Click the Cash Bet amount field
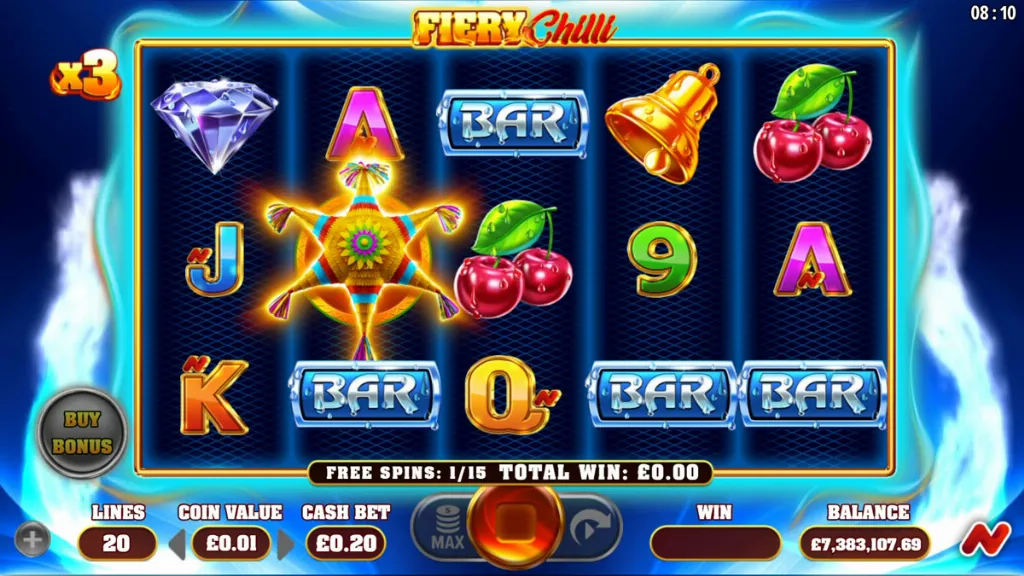Screen dimensions: 1024x576 coord(345,544)
